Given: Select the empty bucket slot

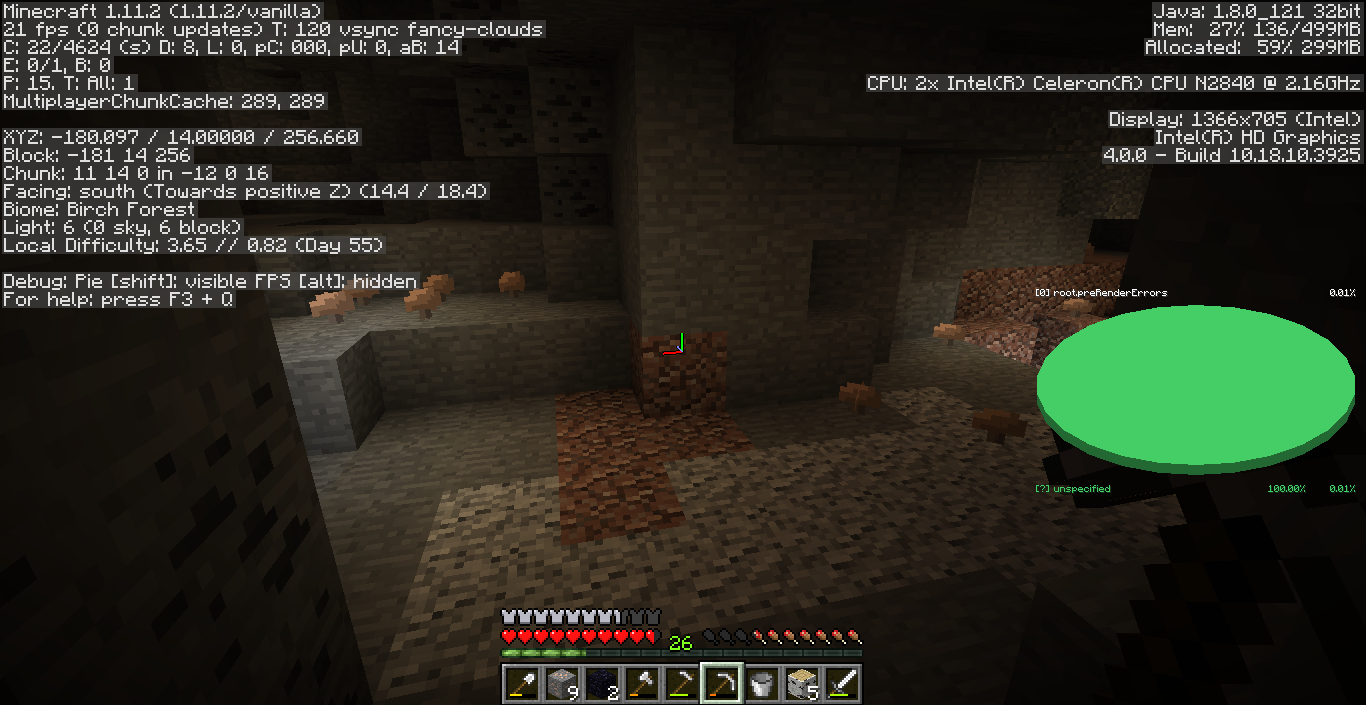Looking at the screenshot, I should [x=761, y=684].
